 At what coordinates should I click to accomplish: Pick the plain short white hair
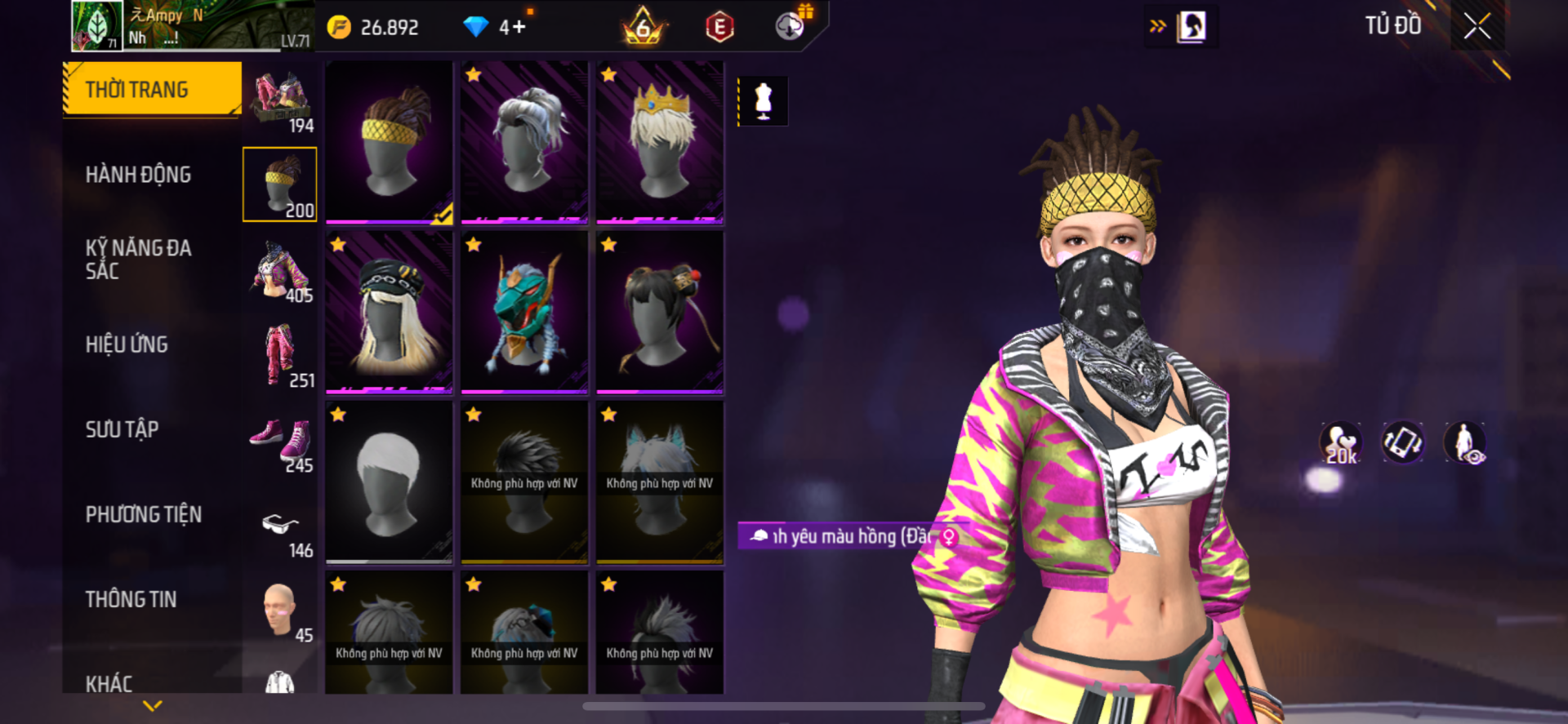click(389, 482)
